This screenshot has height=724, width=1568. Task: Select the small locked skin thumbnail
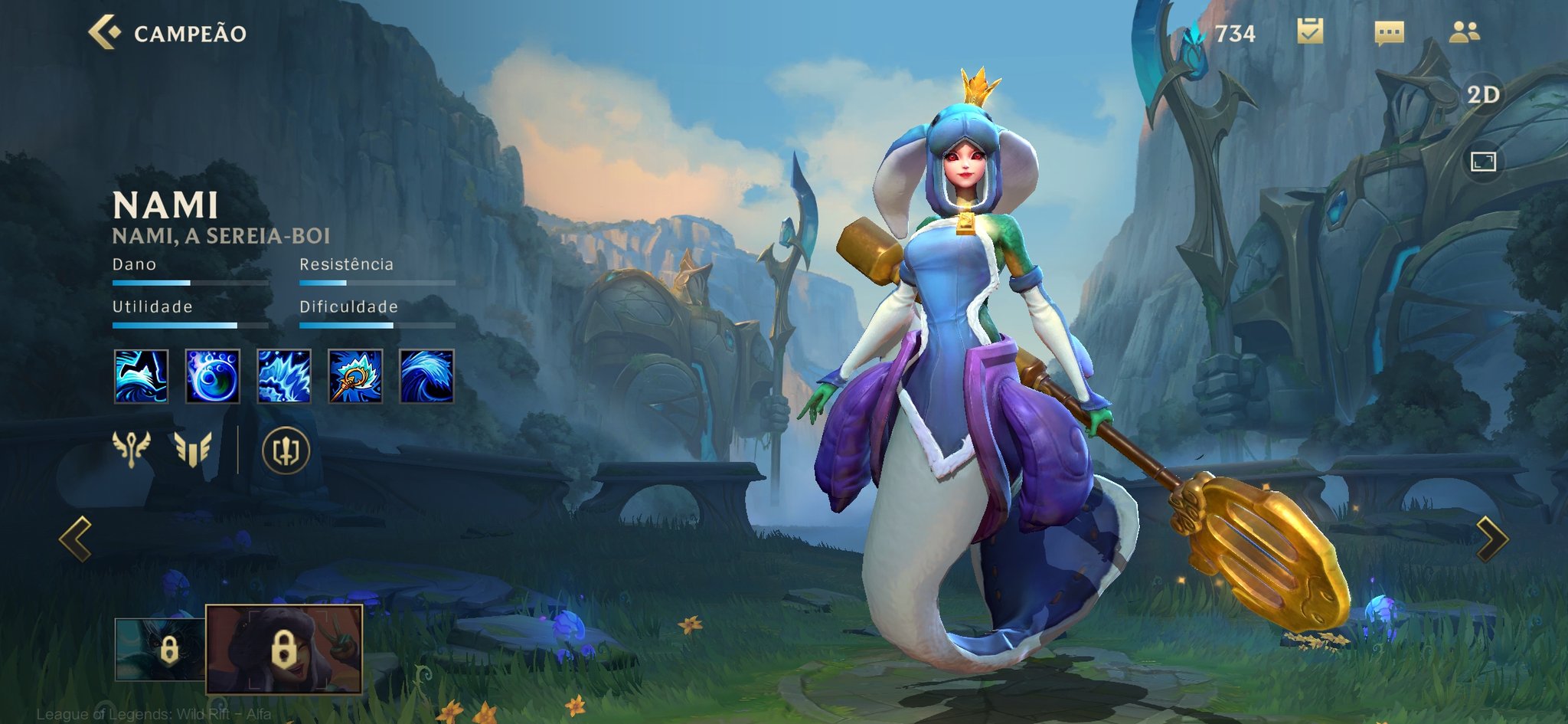click(160, 650)
